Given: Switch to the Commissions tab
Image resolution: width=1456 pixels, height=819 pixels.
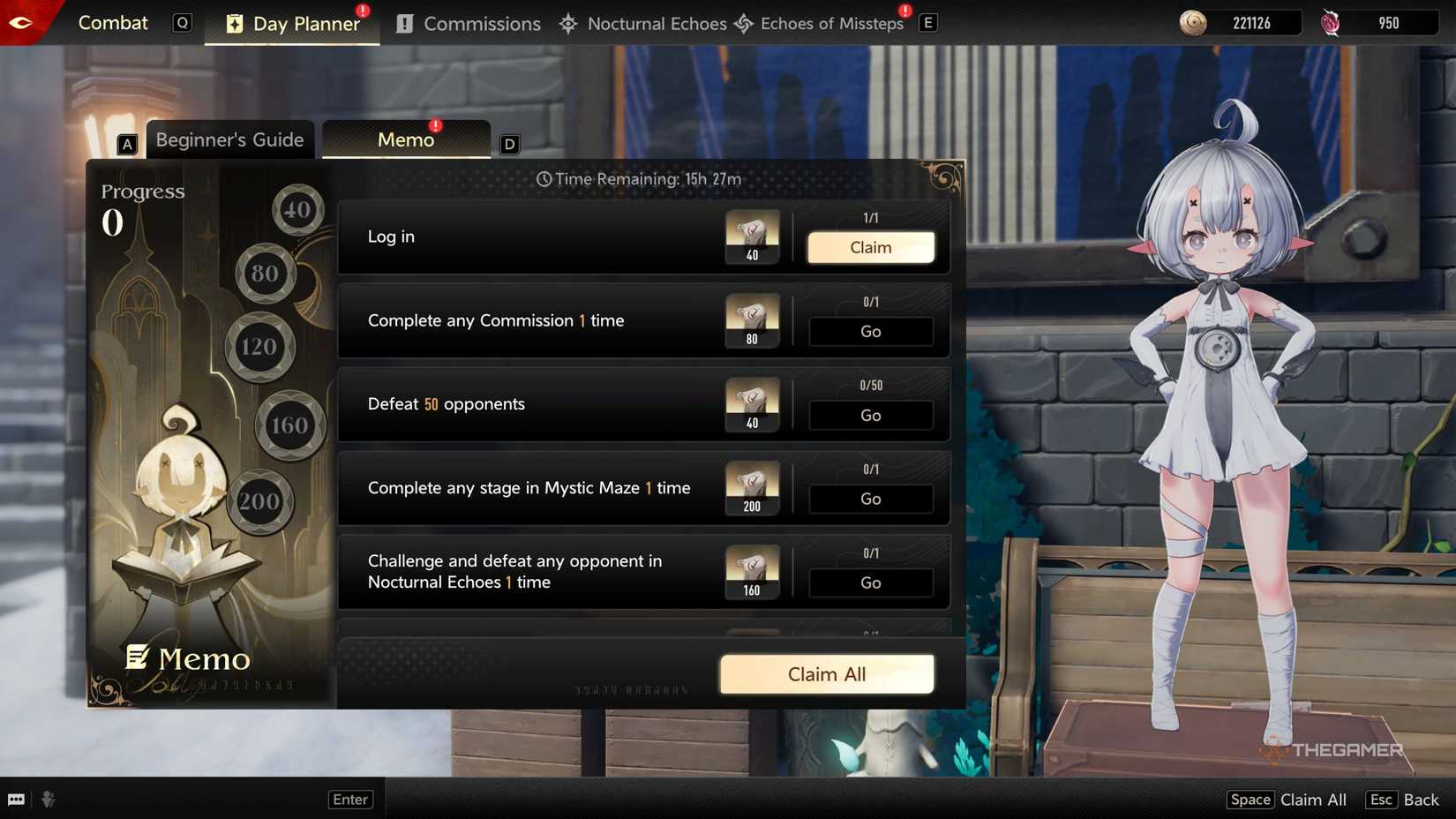Looking at the screenshot, I should click(467, 23).
